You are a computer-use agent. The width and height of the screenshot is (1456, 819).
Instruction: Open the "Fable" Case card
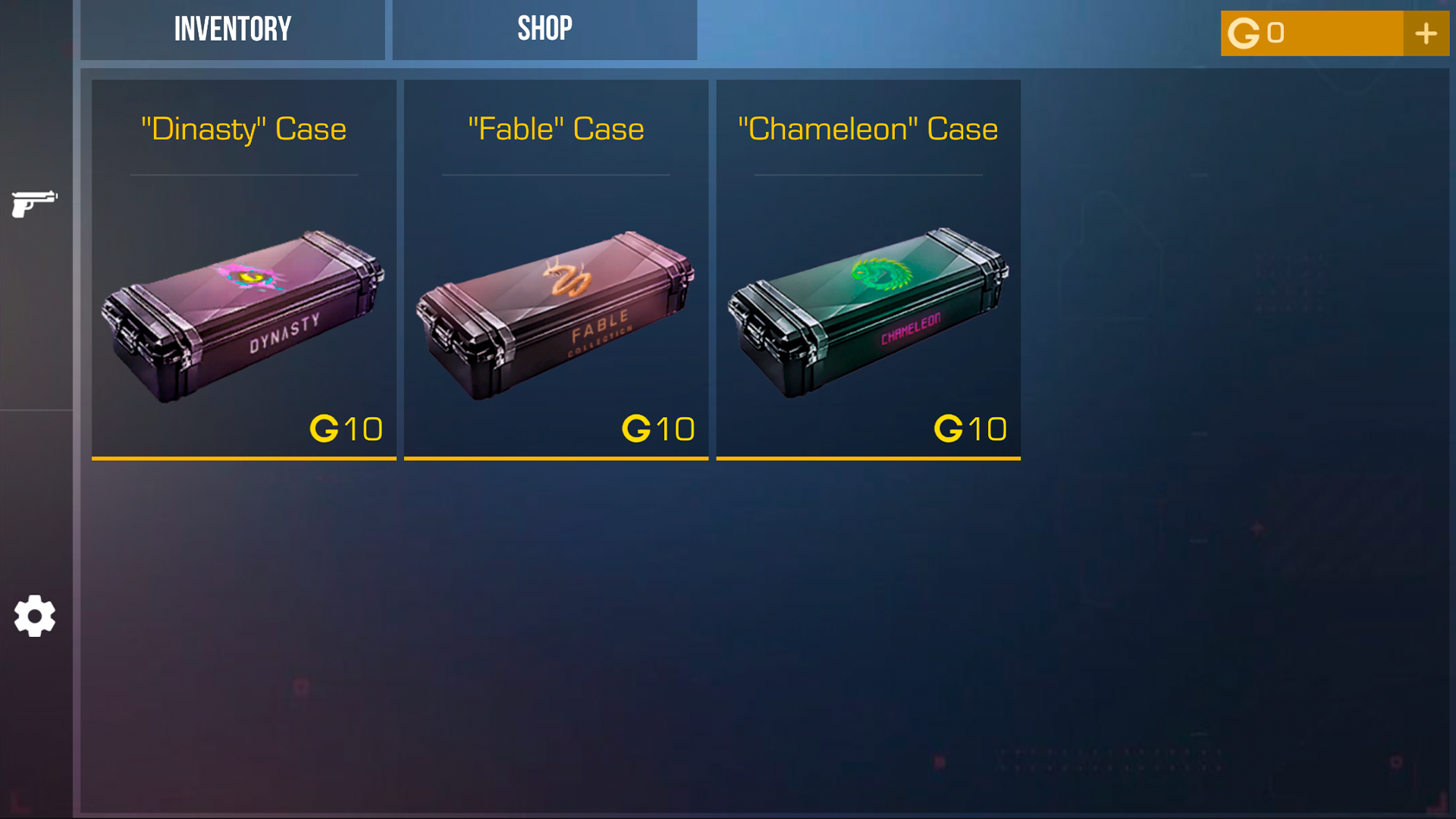click(556, 268)
